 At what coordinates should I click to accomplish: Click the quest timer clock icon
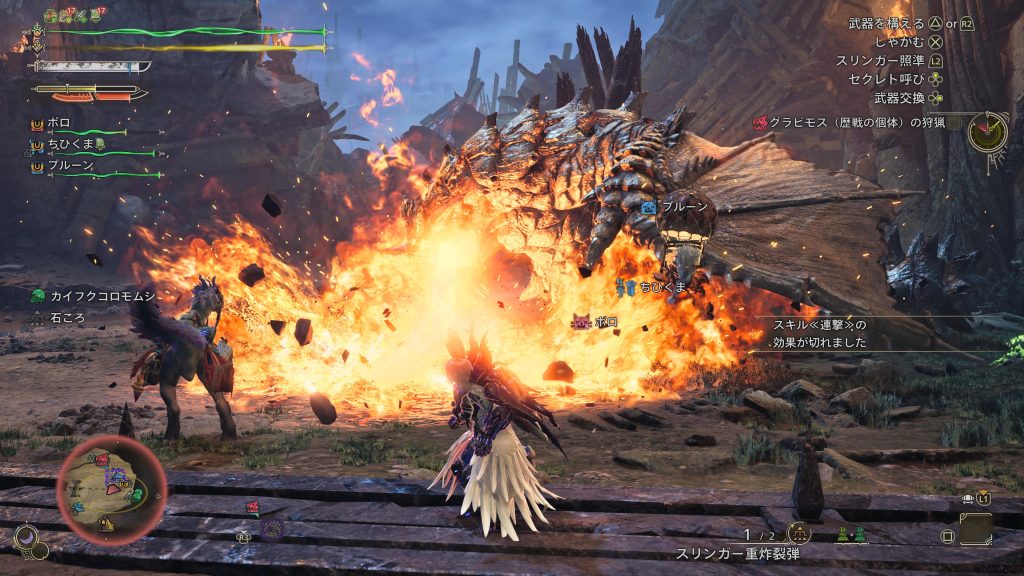(987, 131)
